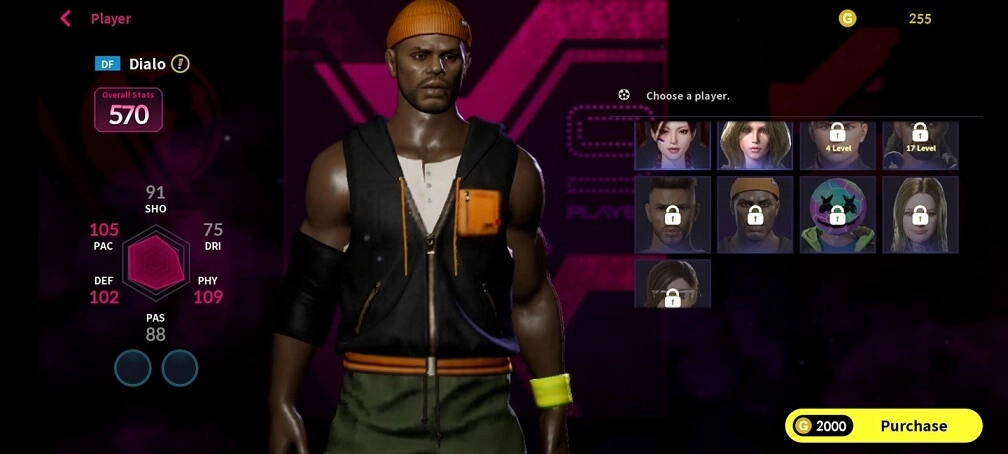The width and height of the screenshot is (1008, 454).
Task: Open the info icon beside Dialo's name
Action: point(180,64)
